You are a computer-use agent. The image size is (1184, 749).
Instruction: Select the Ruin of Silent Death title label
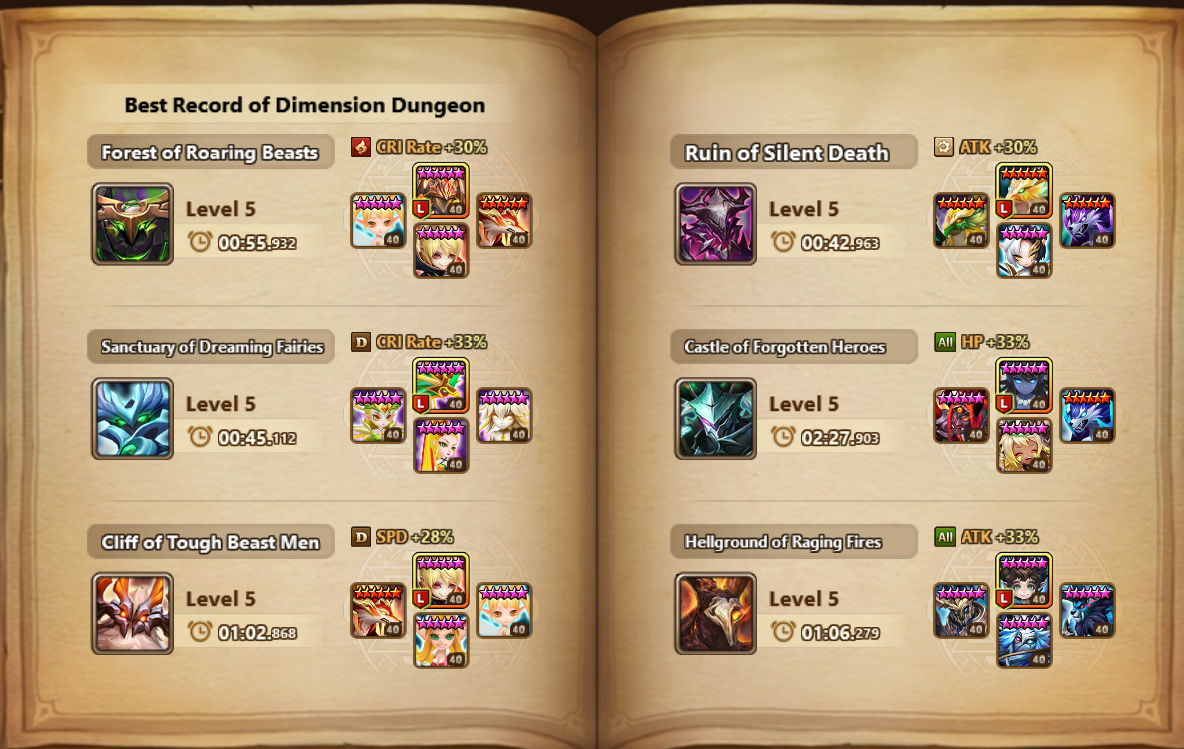point(787,153)
